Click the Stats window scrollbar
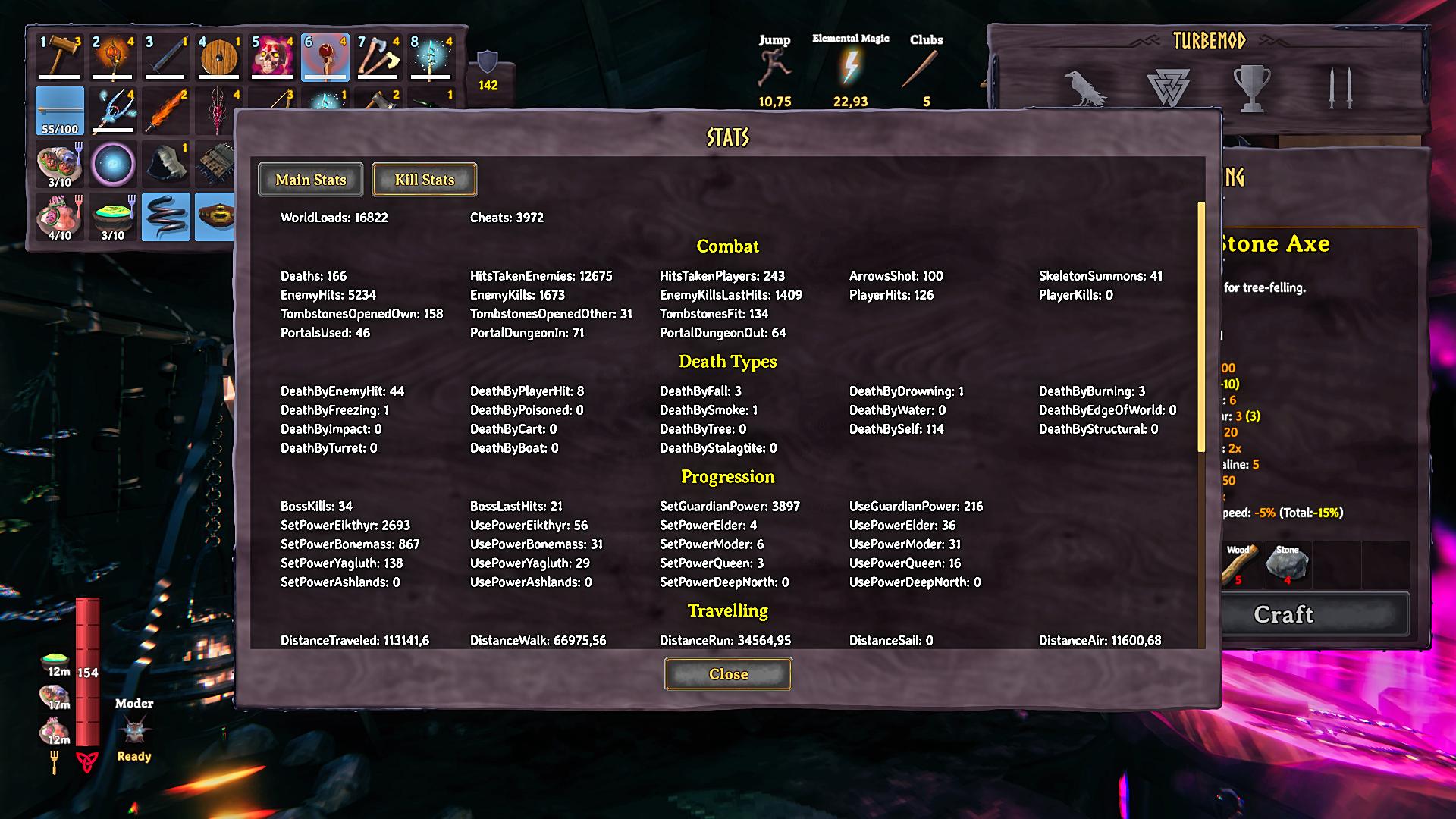This screenshot has height=819, width=1456. pyautogui.click(x=1200, y=326)
